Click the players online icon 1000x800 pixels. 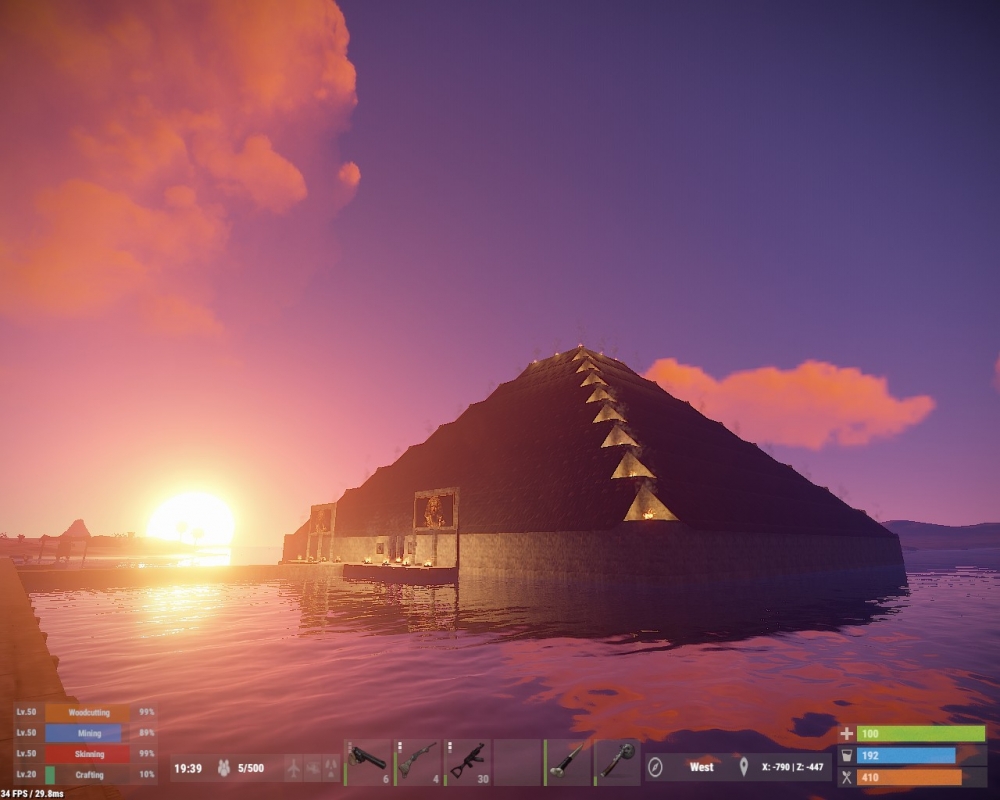click(x=224, y=768)
